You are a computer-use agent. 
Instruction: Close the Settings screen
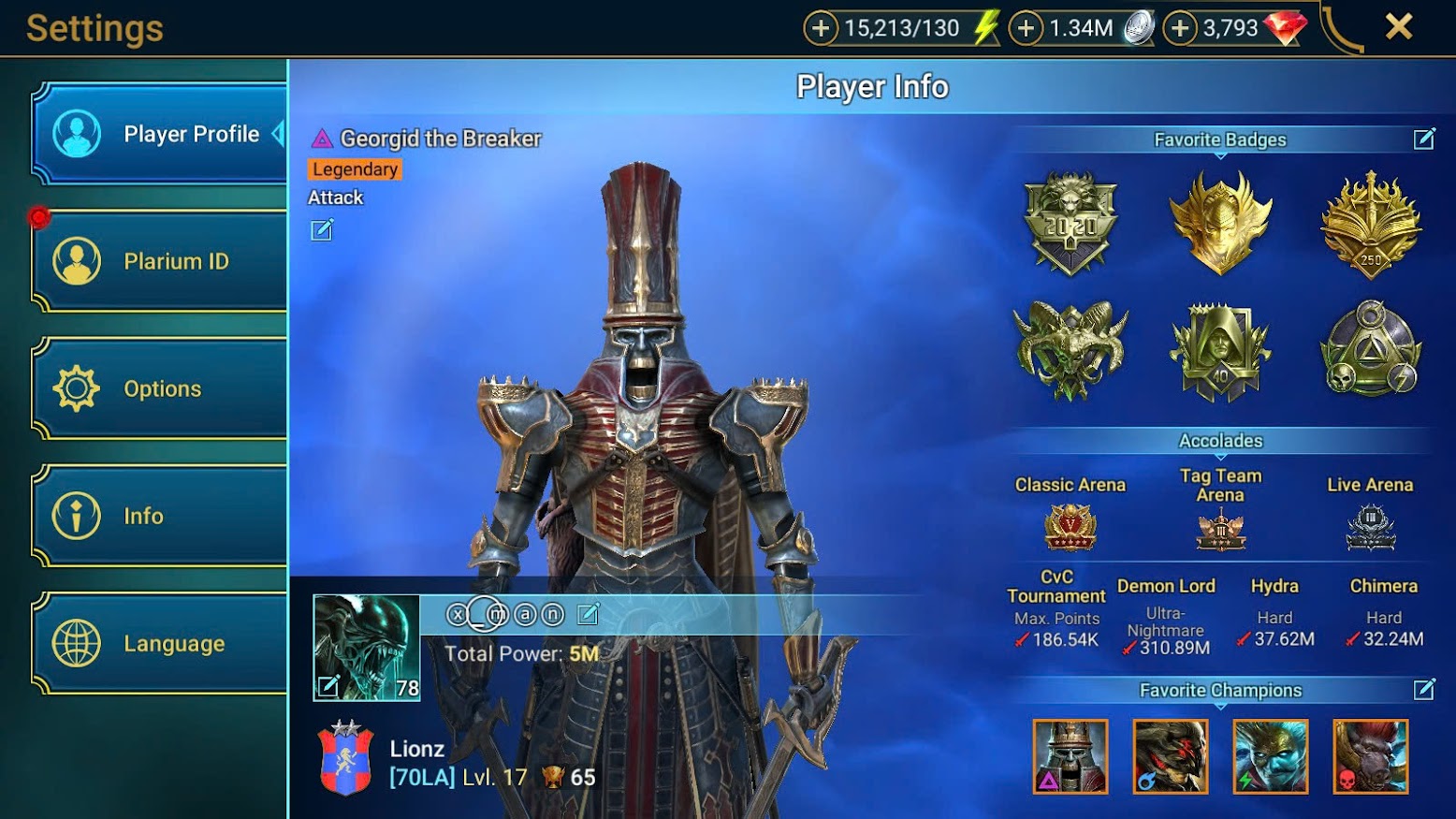[x=1398, y=27]
